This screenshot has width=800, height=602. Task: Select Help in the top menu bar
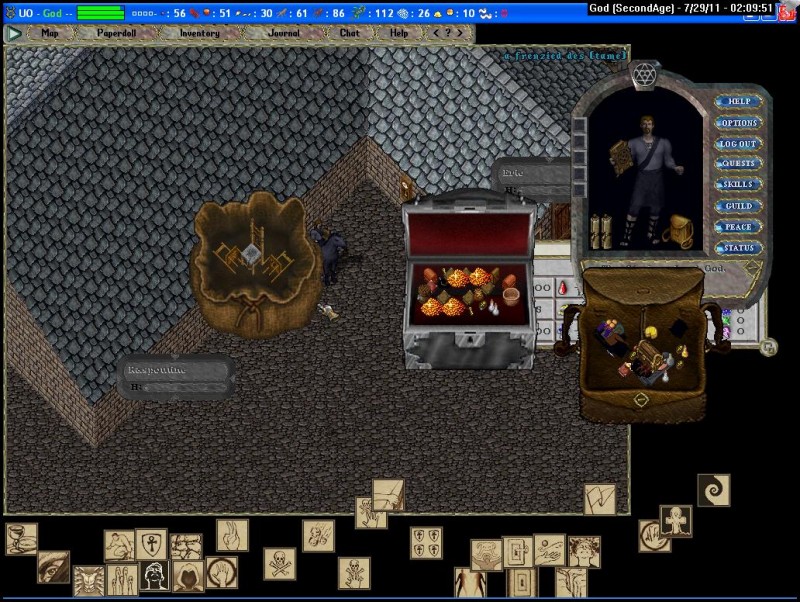click(x=399, y=33)
